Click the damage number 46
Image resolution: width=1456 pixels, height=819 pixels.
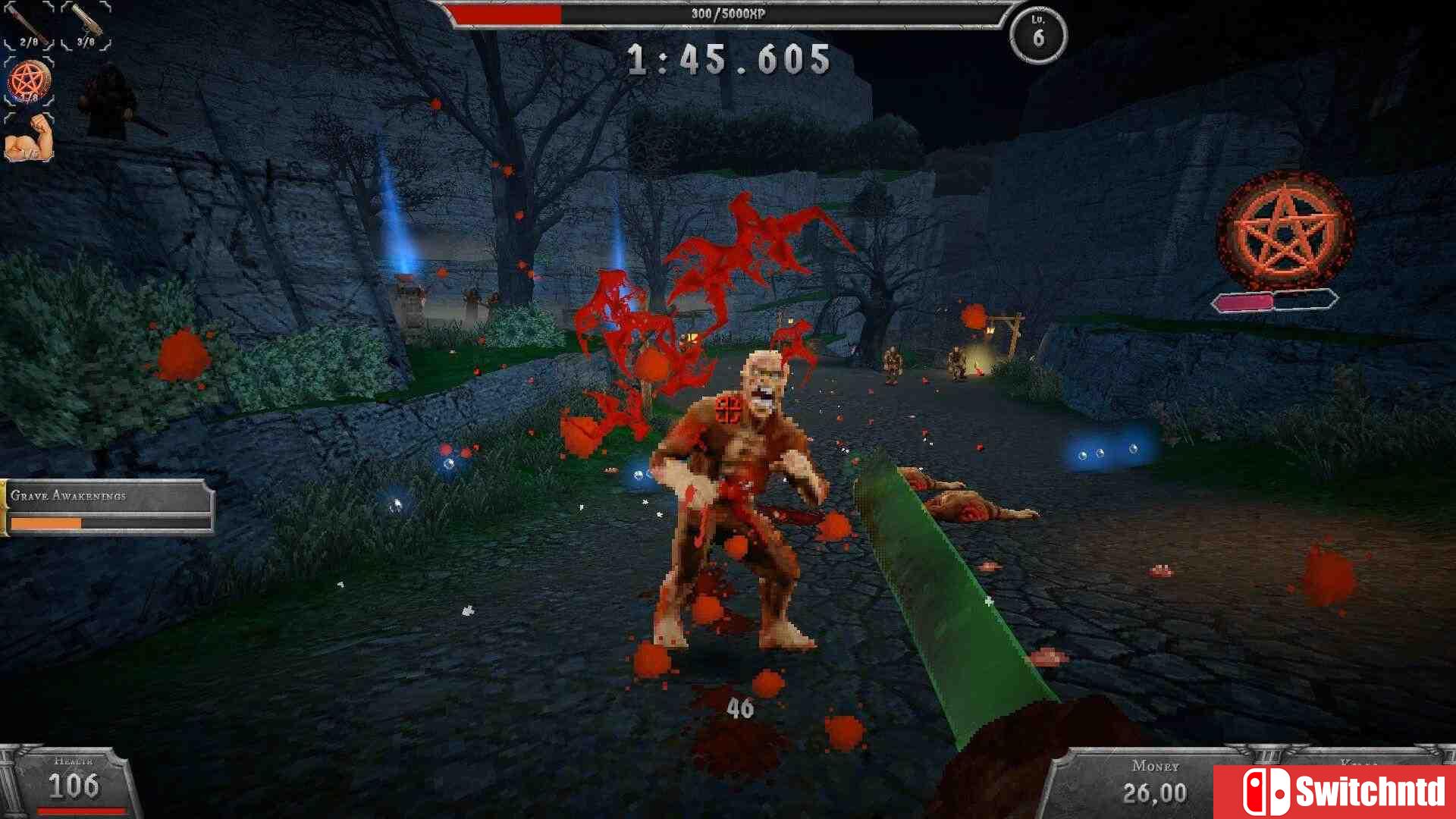point(739,709)
